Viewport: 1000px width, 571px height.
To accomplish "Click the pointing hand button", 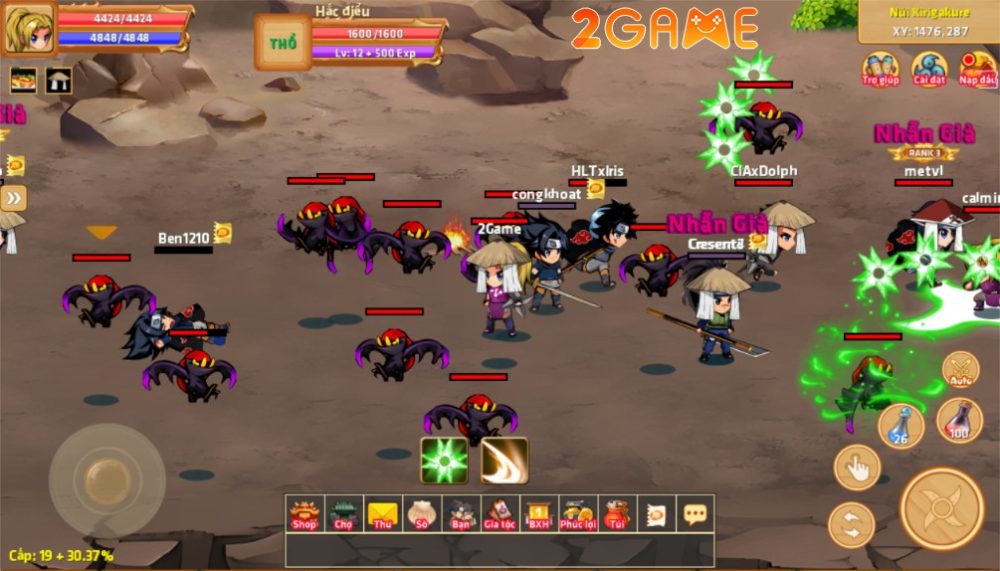I will [856, 467].
